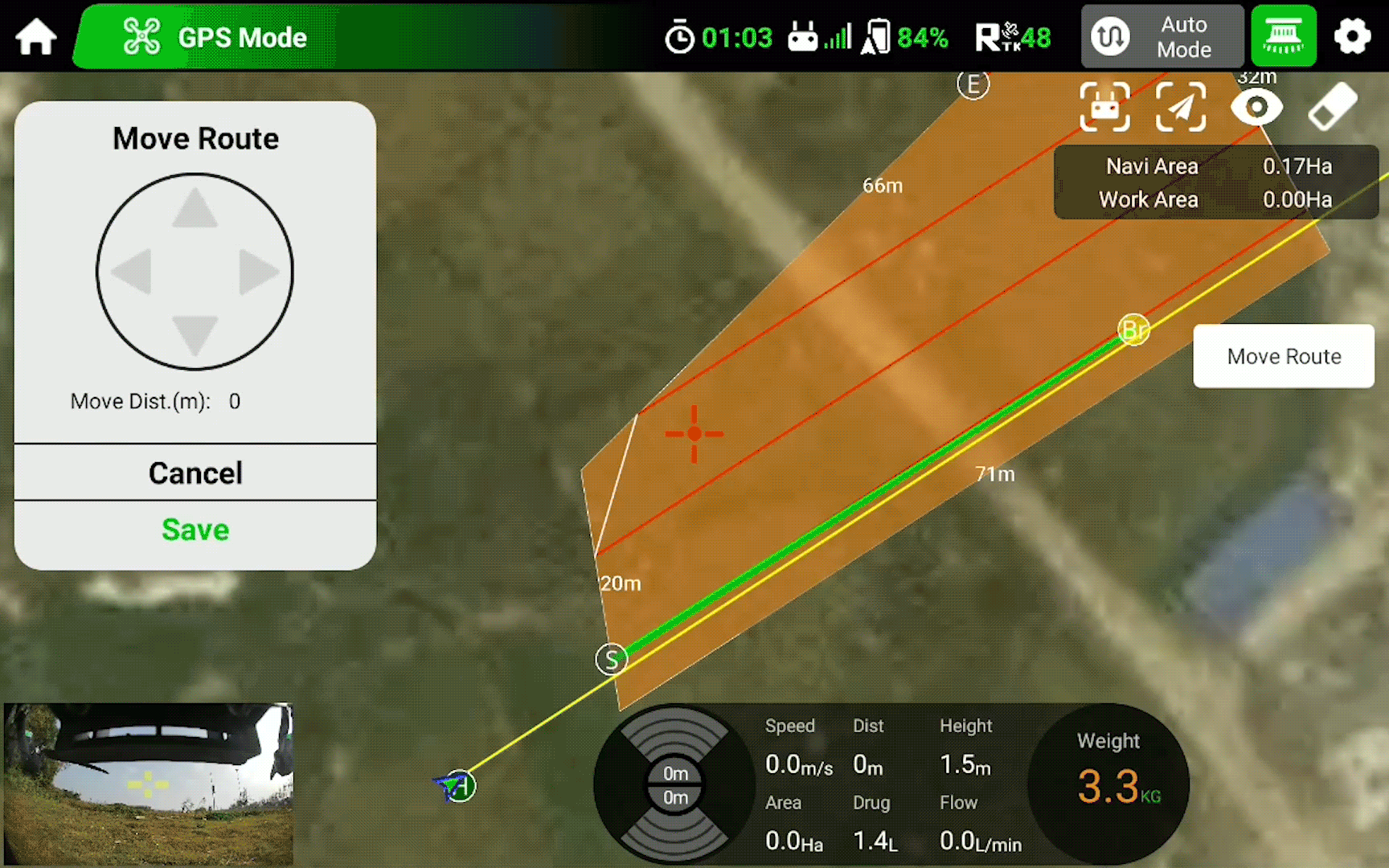The image size is (1389, 868).
Task: Click the white Move Route button
Action: 1284,356
